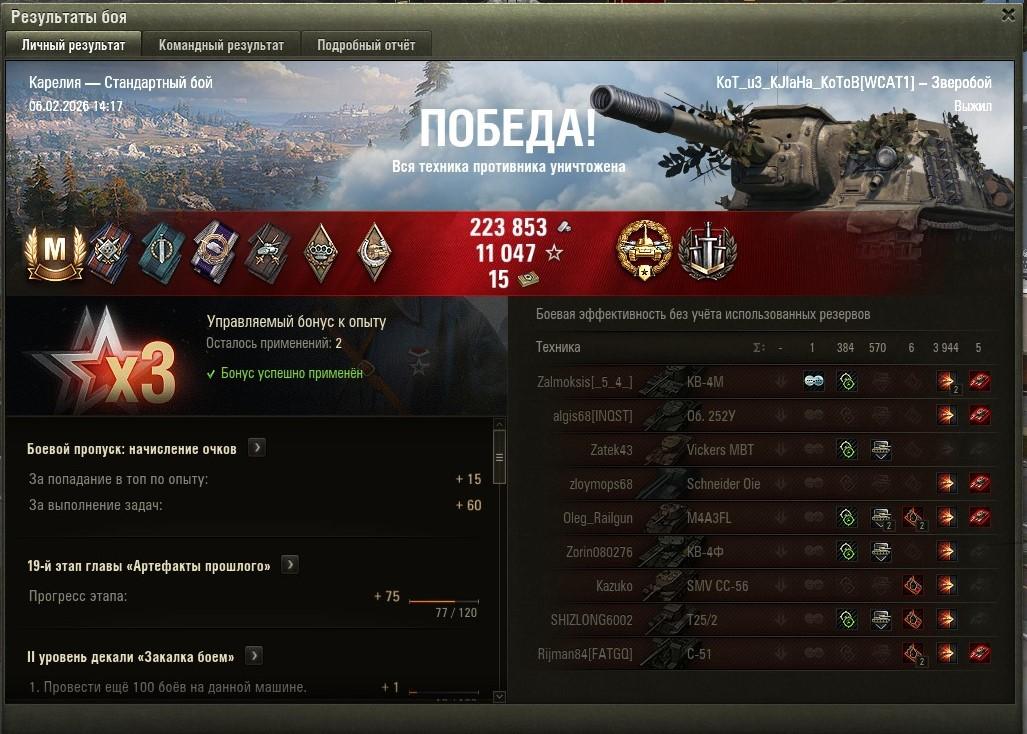The height and width of the screenshot is (734, 1027).
Task: Expand the Закалка боем decal arrow
Action: pyautogui.click(x=254, y=656)
